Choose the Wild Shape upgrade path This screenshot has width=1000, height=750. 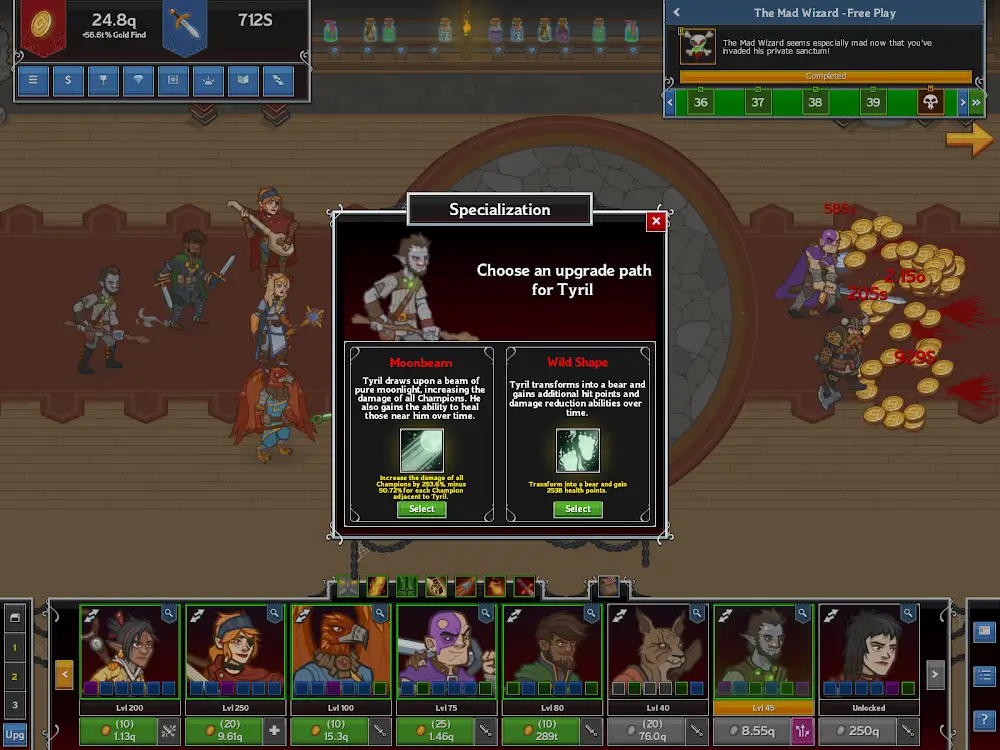578,509
